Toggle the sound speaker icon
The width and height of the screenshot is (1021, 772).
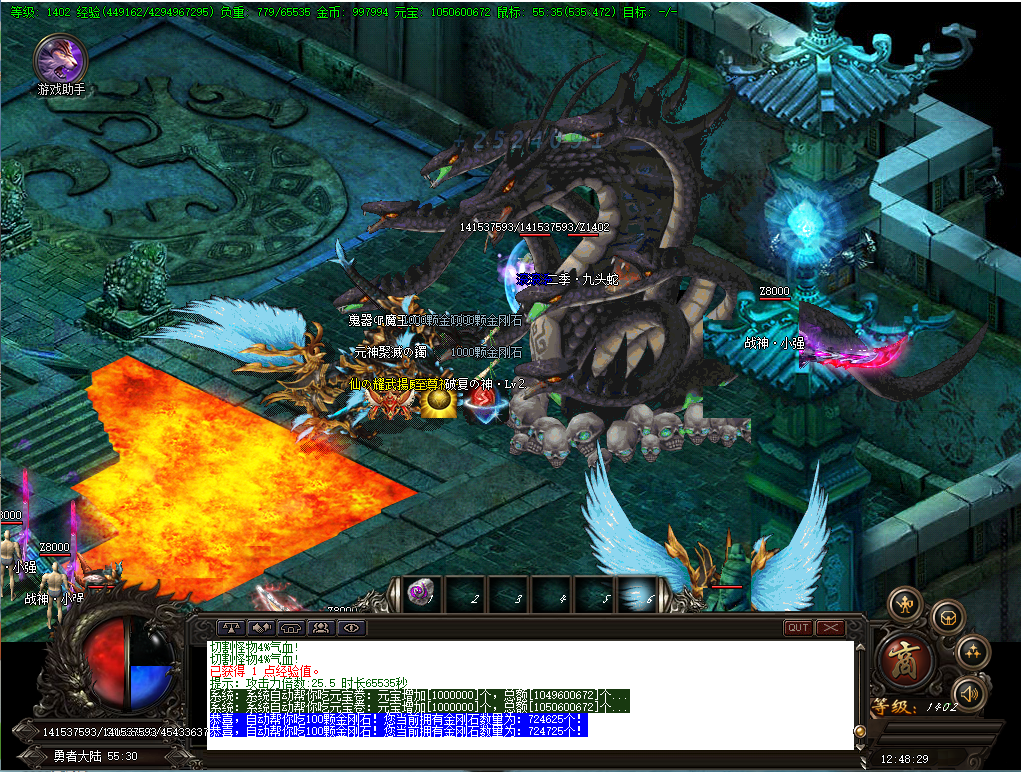pos(968,692)
